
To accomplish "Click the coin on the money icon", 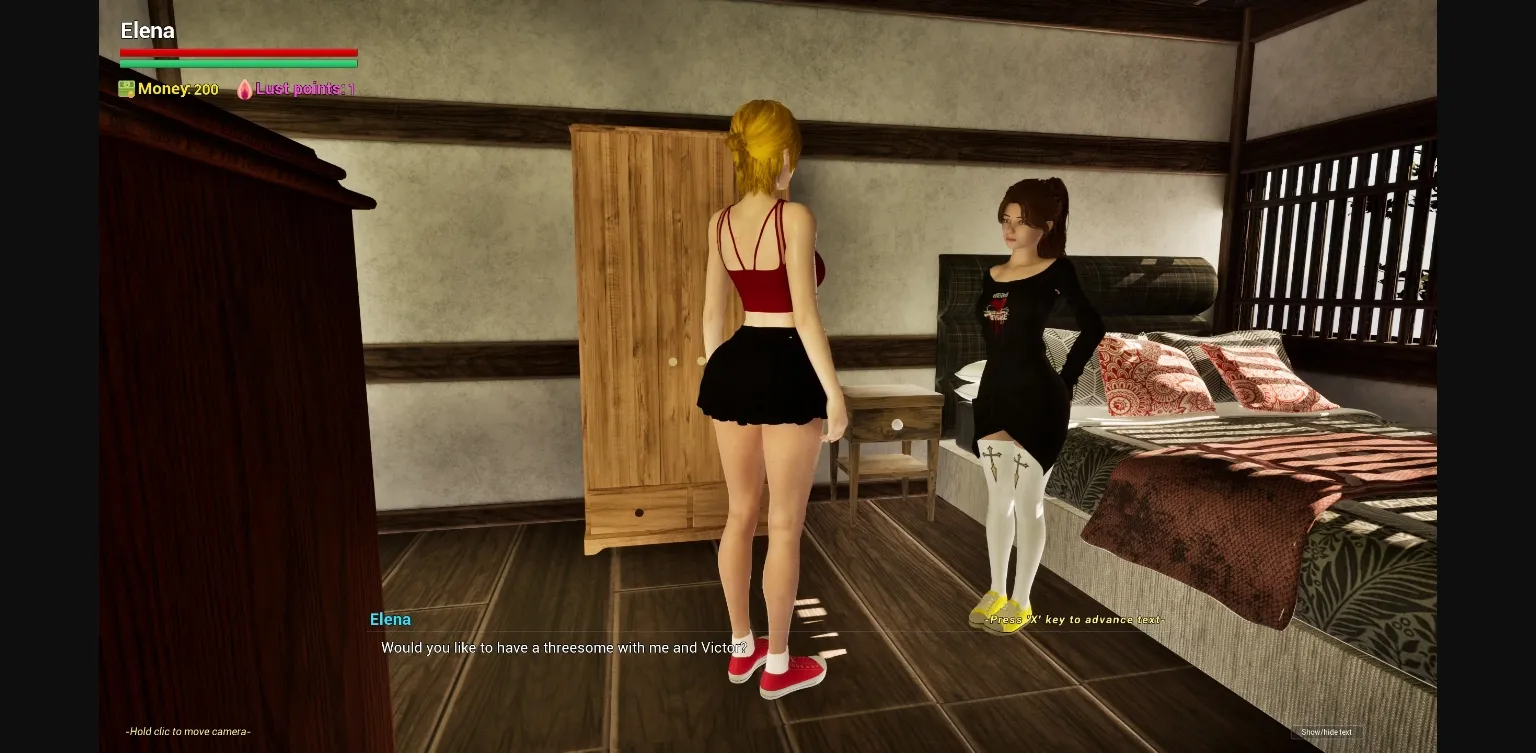I will [131, 93].
